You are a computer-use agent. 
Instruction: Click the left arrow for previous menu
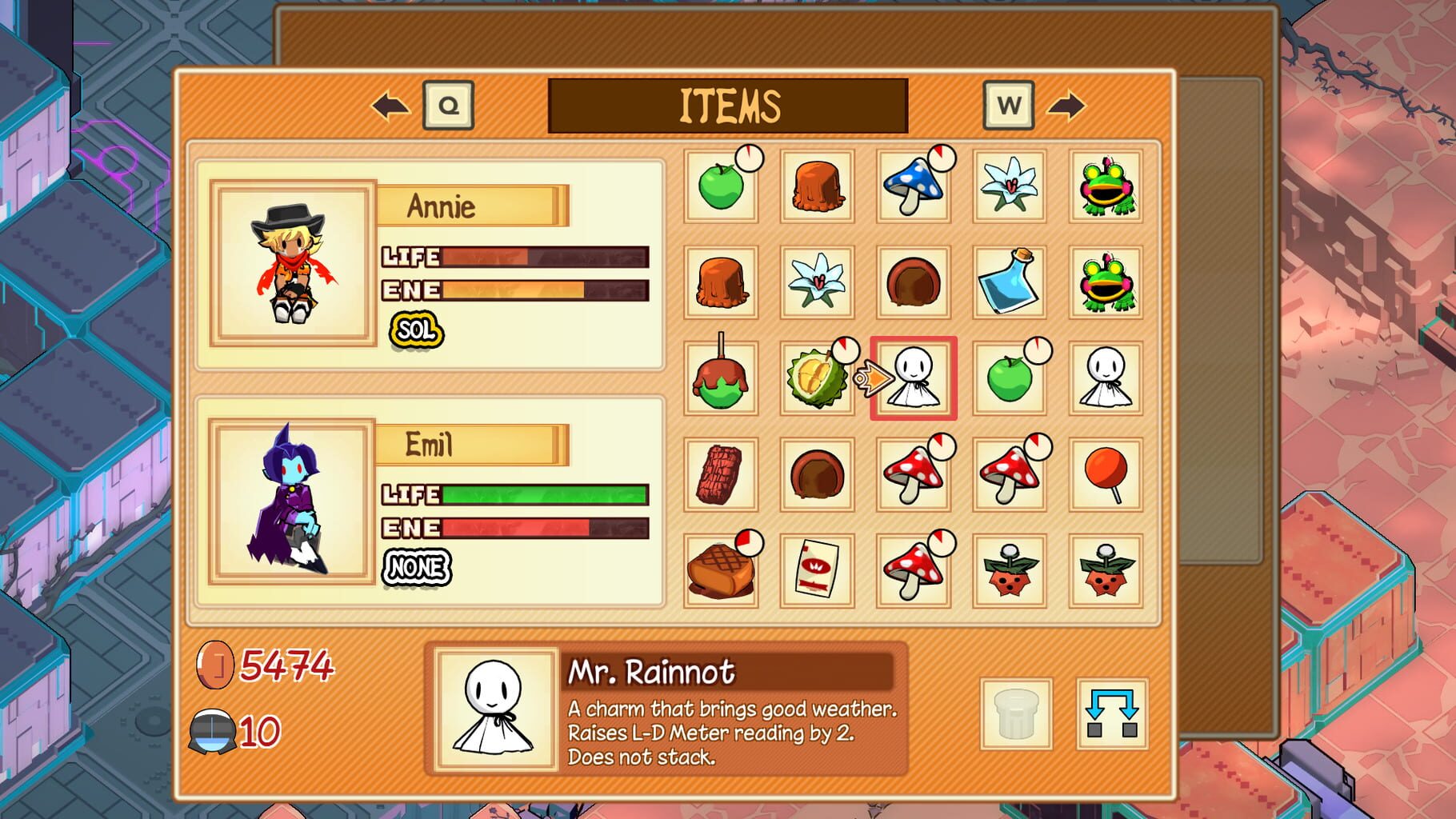coord(387,104)
